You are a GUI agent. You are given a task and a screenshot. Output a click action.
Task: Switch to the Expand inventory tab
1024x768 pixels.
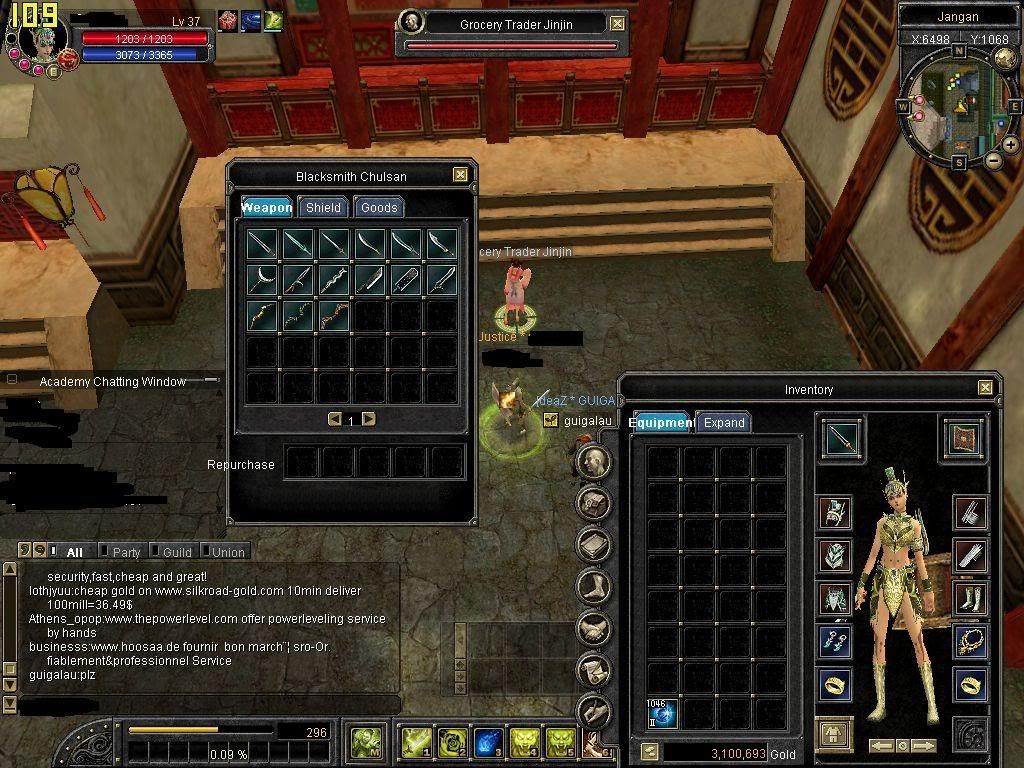tap(724, 422)
